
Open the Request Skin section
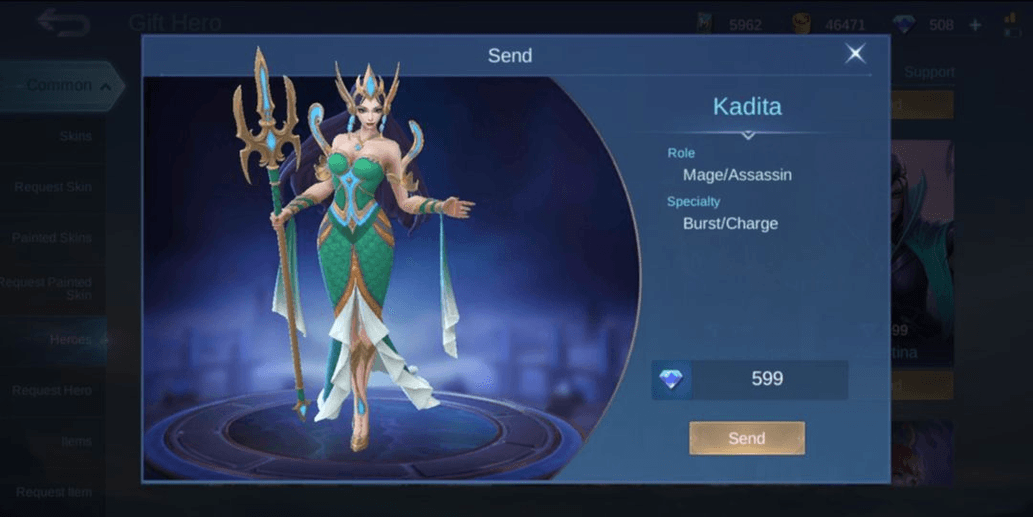(x=53, y=187)
